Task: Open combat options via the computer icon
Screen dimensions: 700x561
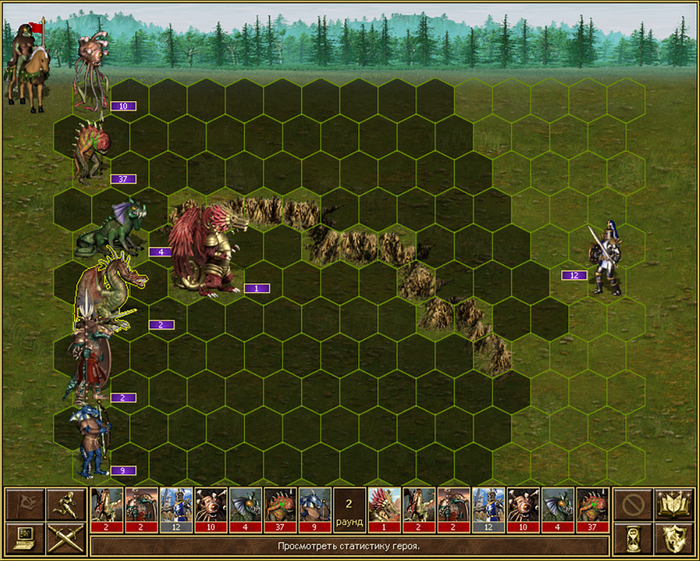Action: 24,538
